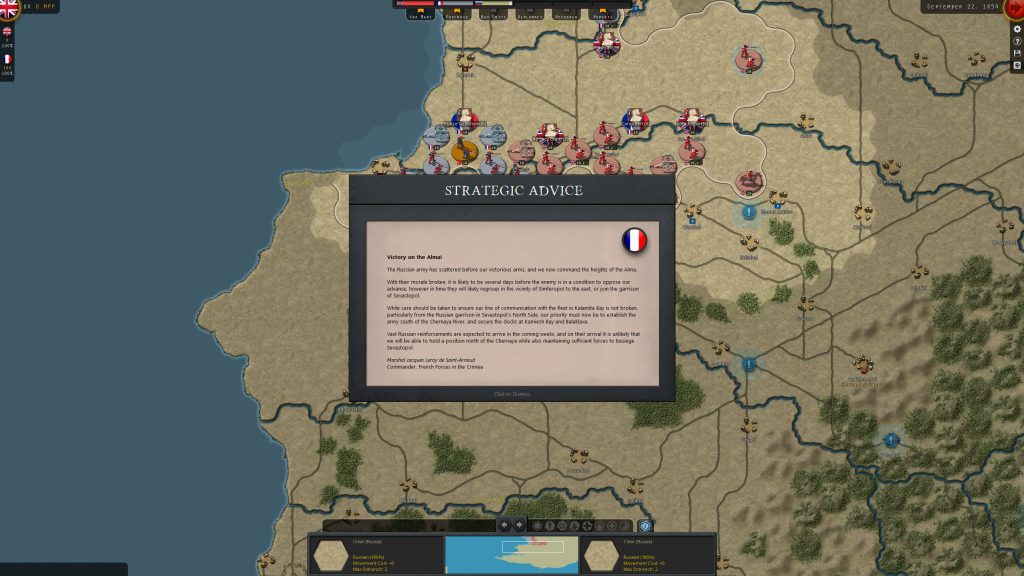This screenshot has height=576, width=1024.
Task: Open the Reports tab
Action: coord(604,15)
